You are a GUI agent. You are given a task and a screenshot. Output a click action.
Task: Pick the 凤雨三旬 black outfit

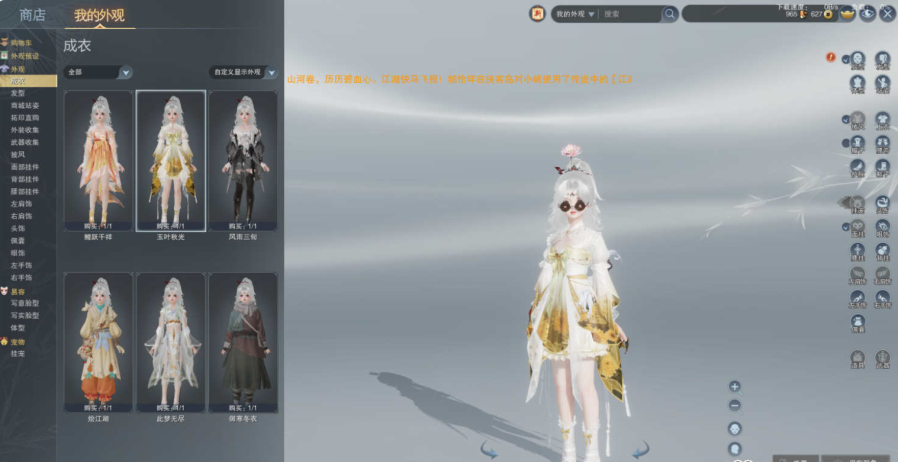coord(243,160)
